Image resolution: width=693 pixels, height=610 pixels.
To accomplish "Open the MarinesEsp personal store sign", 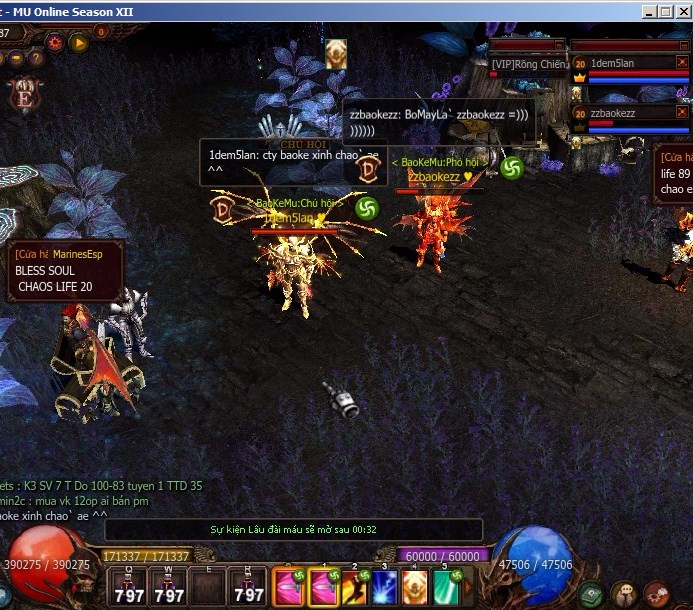I will coord(66,271).
